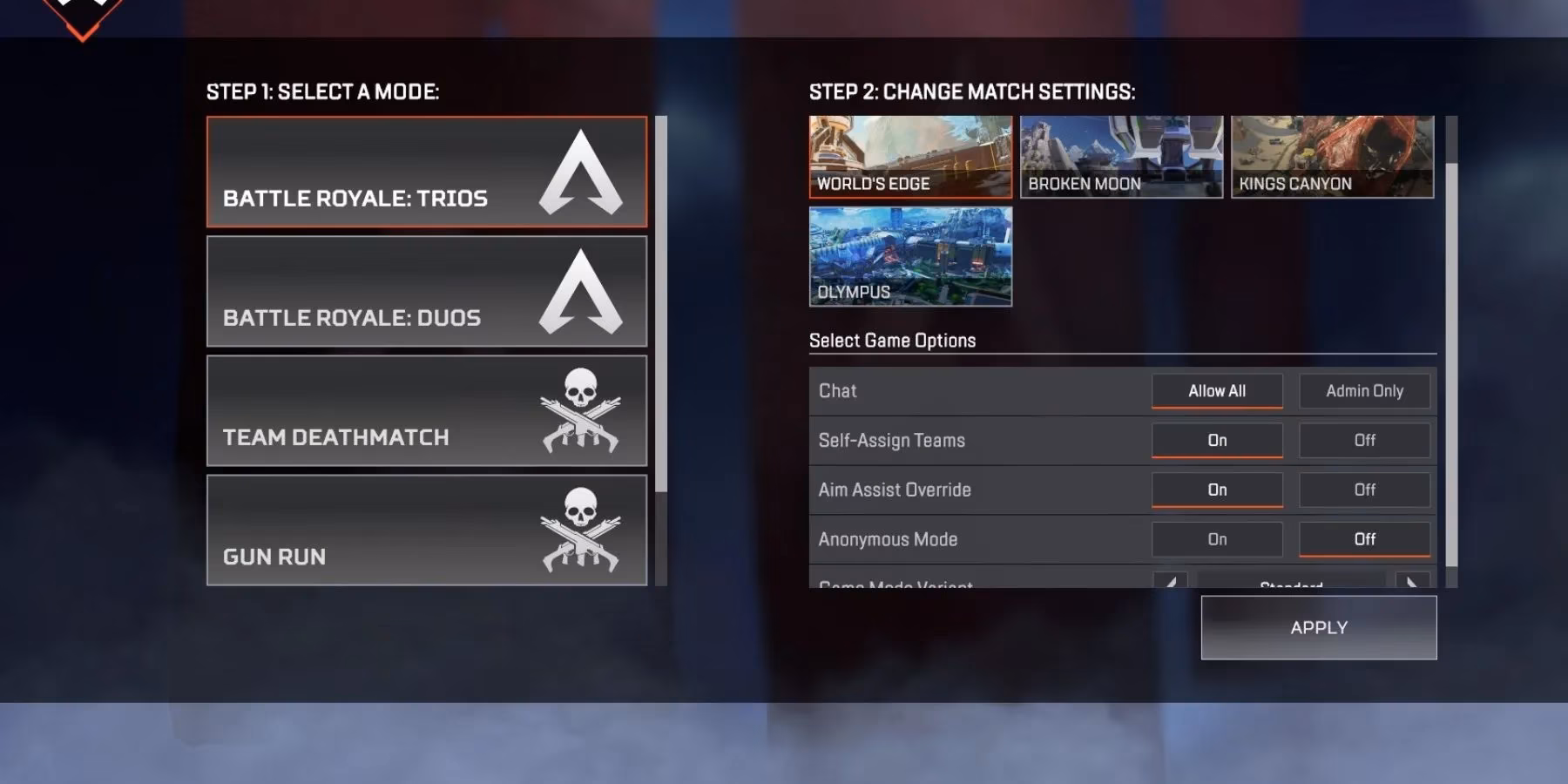
Task: Turn off Self-Assign Teams
Action: pos(1364,440)
